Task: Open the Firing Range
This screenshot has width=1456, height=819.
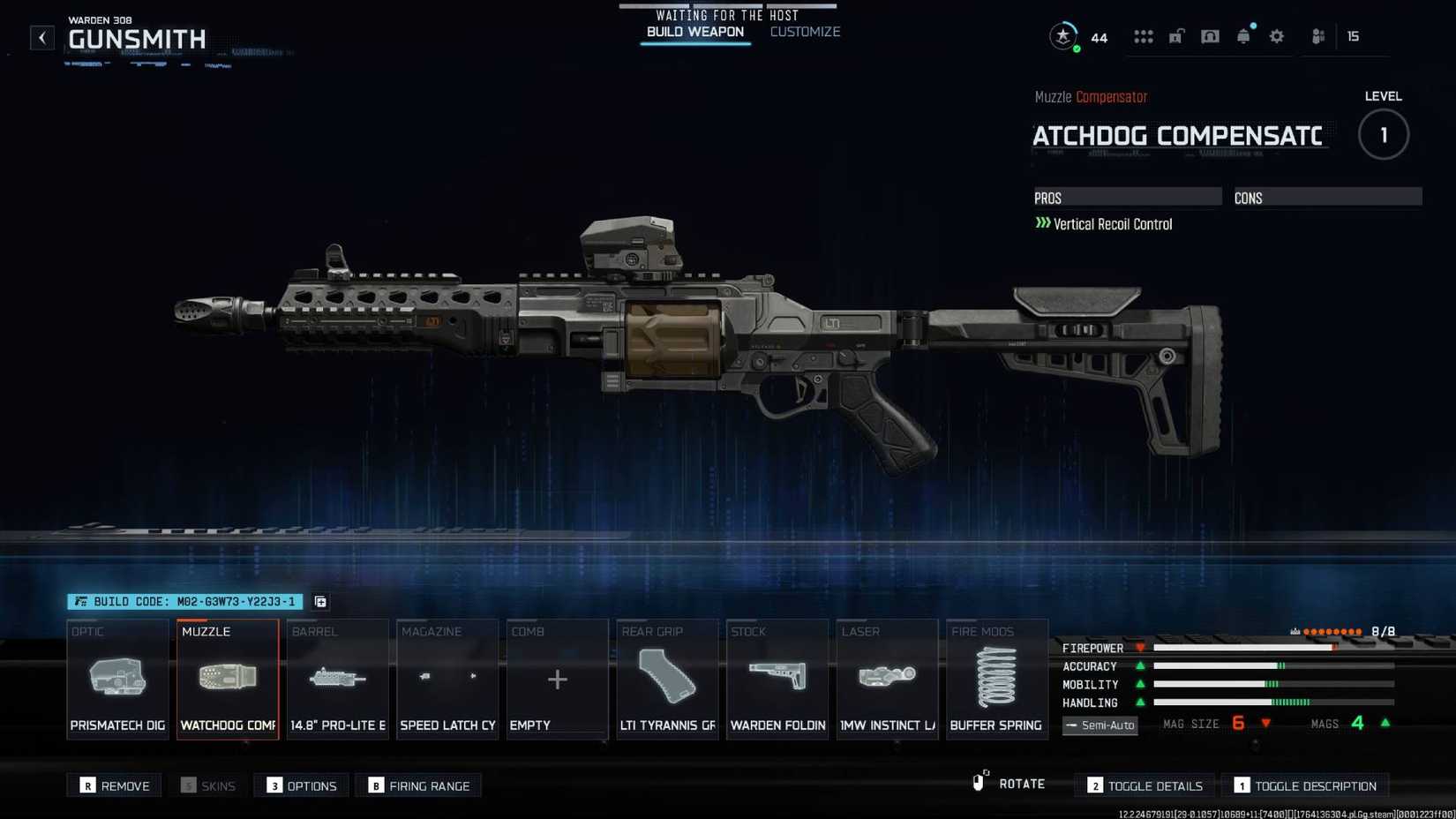Action: [x=418, y=785]
